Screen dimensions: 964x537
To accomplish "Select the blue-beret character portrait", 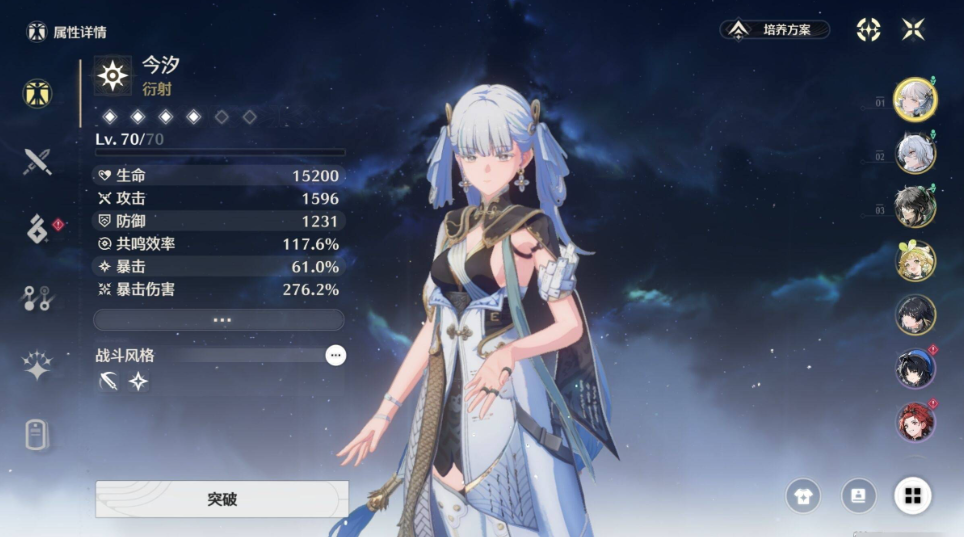I will [915, 368].
